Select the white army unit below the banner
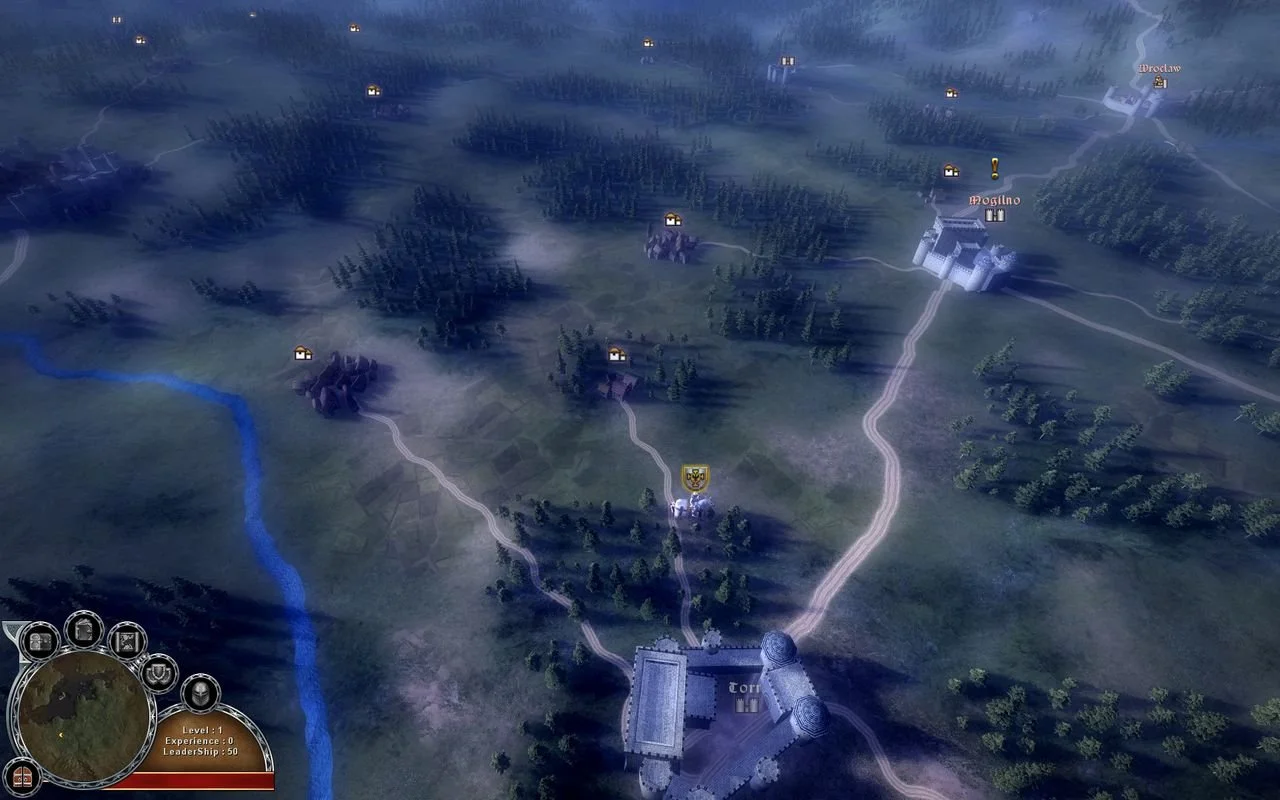 pos(688,508)
